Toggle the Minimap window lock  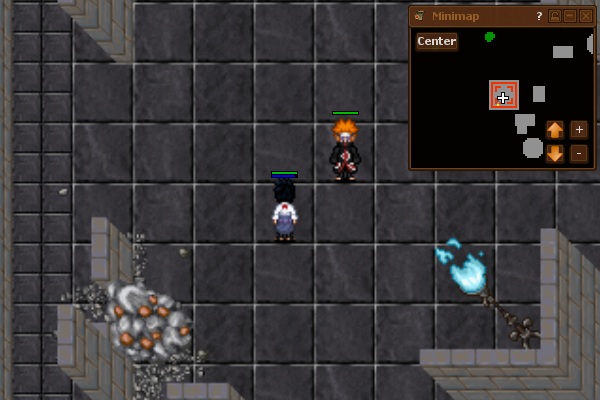[x=555, y=16]
